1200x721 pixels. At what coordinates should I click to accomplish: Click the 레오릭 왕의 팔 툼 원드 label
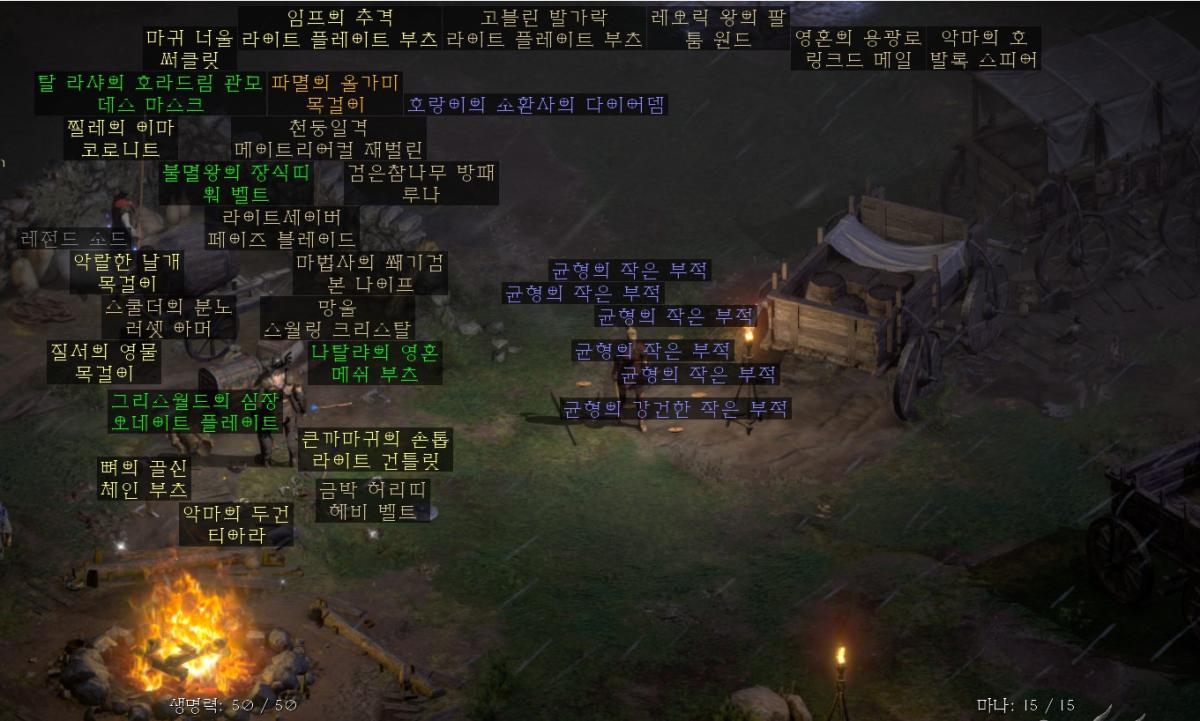[x=718, y=29]
